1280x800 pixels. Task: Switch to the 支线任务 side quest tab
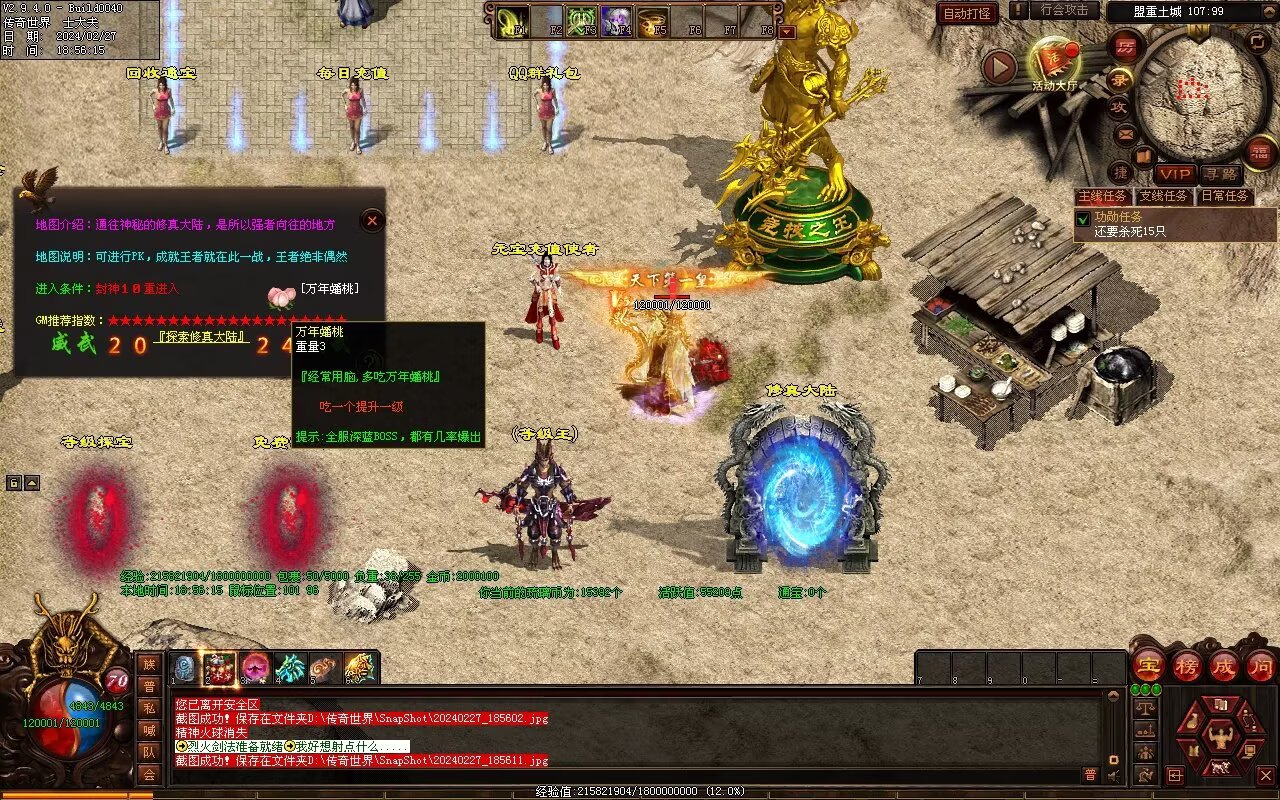[1165, 196]
